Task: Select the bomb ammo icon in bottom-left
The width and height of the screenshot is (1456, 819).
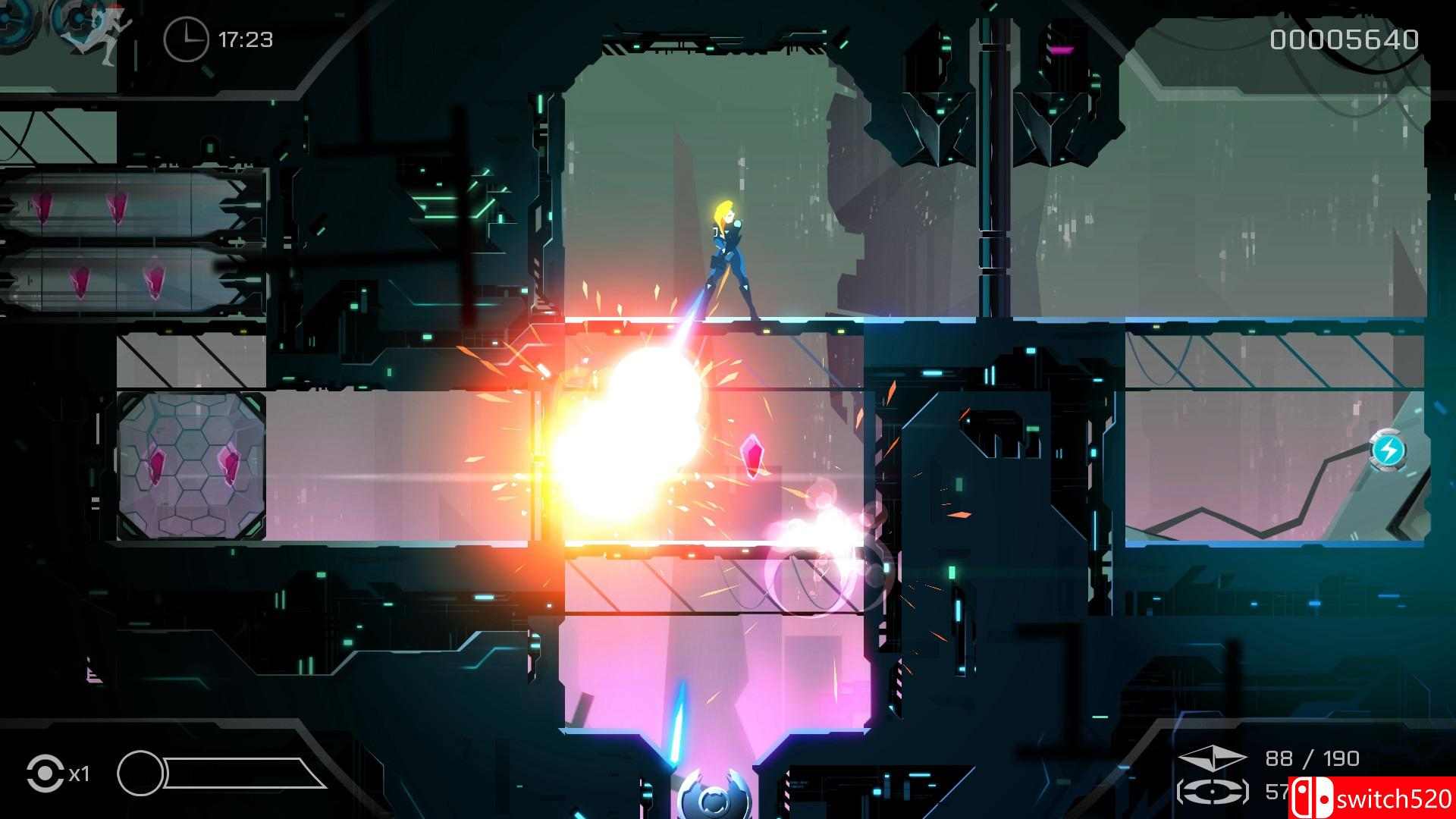Action: [x=47, y=773]
